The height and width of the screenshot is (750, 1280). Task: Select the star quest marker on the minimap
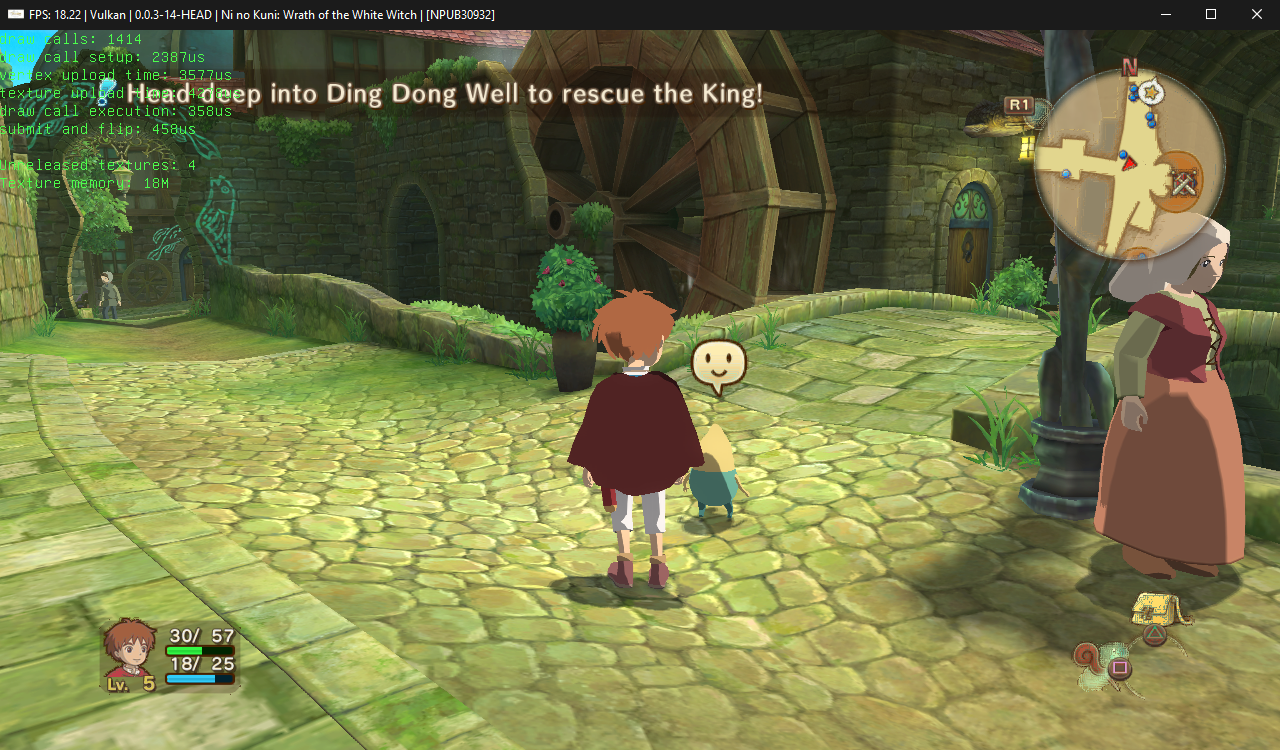(x=1152, y=92)
